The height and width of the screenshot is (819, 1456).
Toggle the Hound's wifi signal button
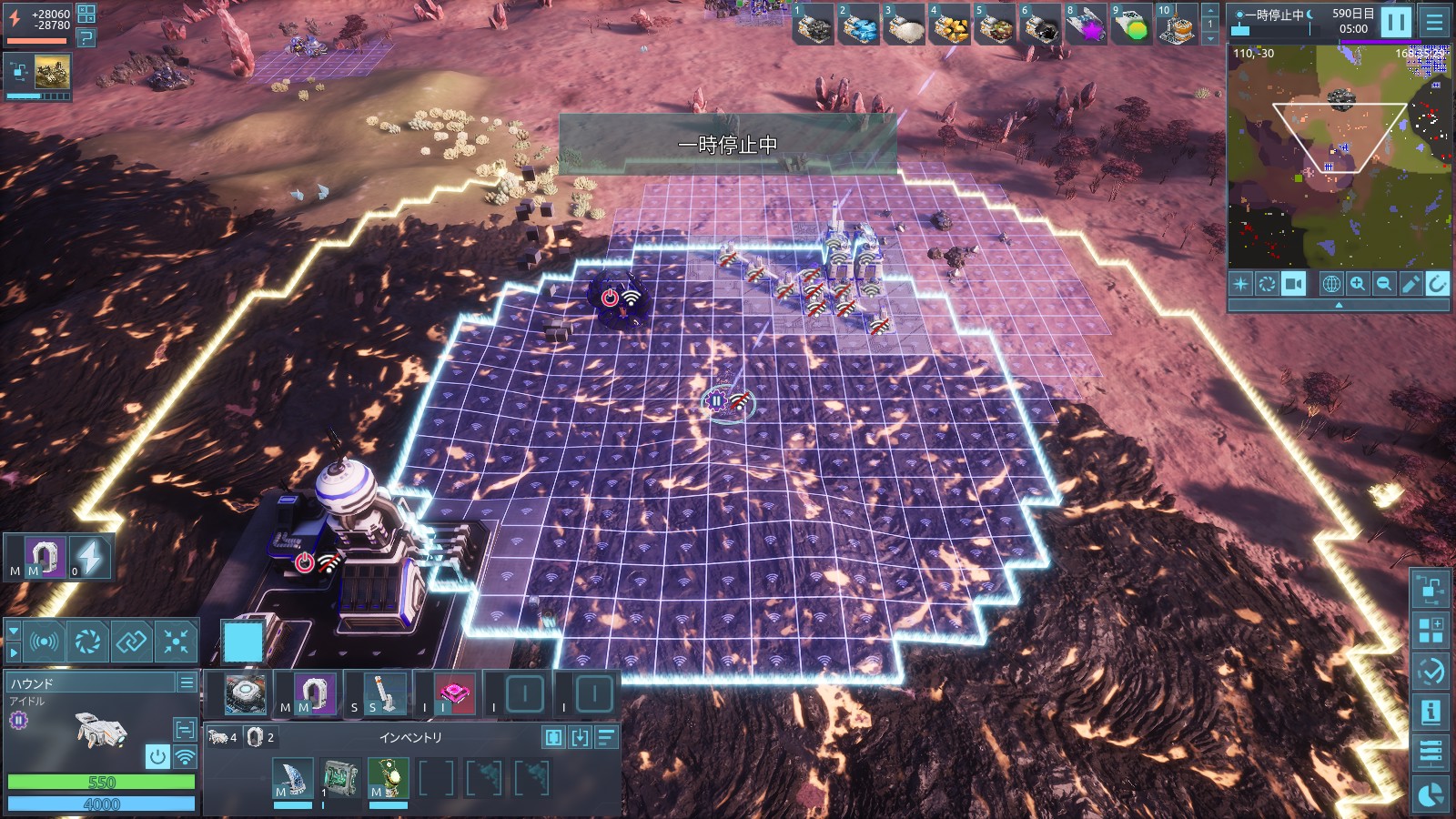pos(185,756)
